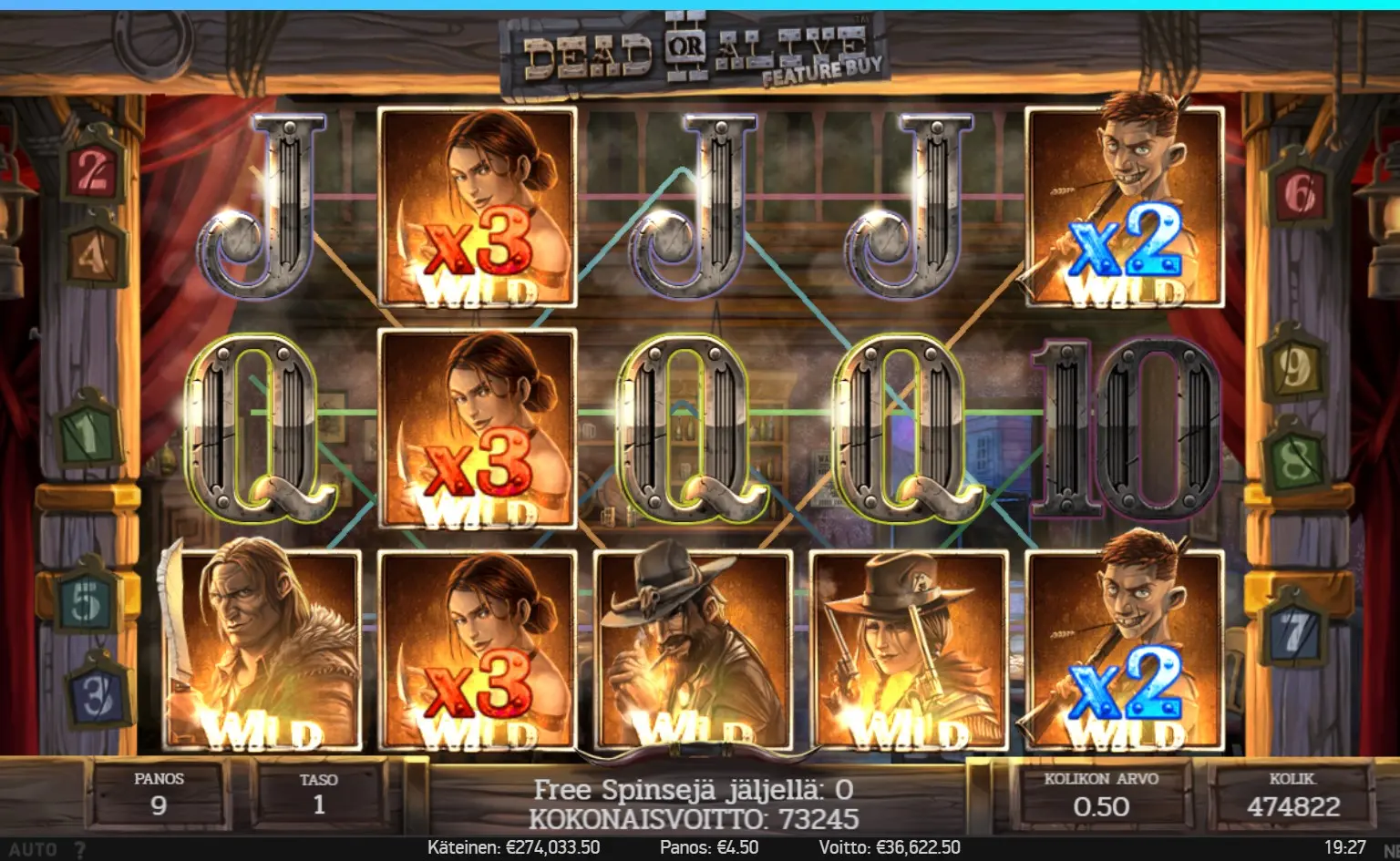Open the question mark help info

(80, 849)
